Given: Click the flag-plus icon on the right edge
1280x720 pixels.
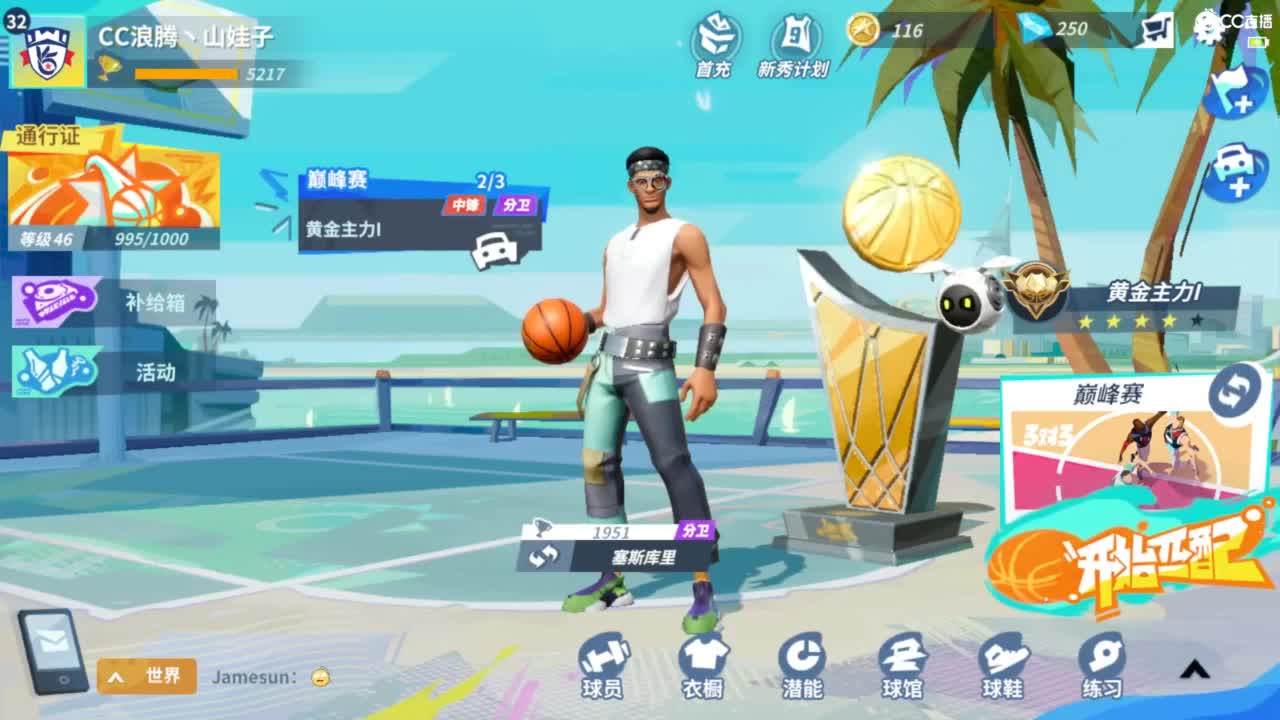Looking at the screenshot, I should pos(1237,90).
